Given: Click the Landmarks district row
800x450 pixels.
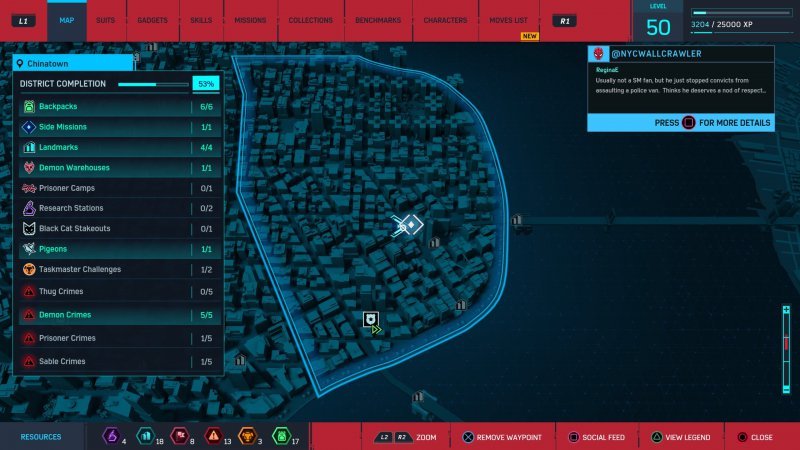Looking at the screenshot, I should (117, 147).
